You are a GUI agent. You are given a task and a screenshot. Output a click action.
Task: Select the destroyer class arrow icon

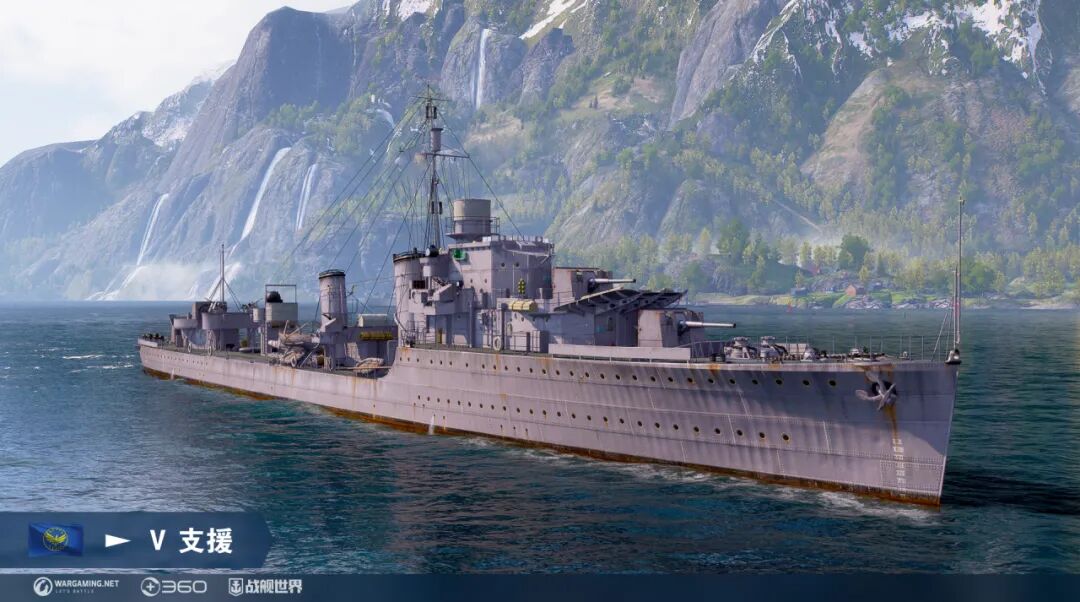(x=118, y=541)
